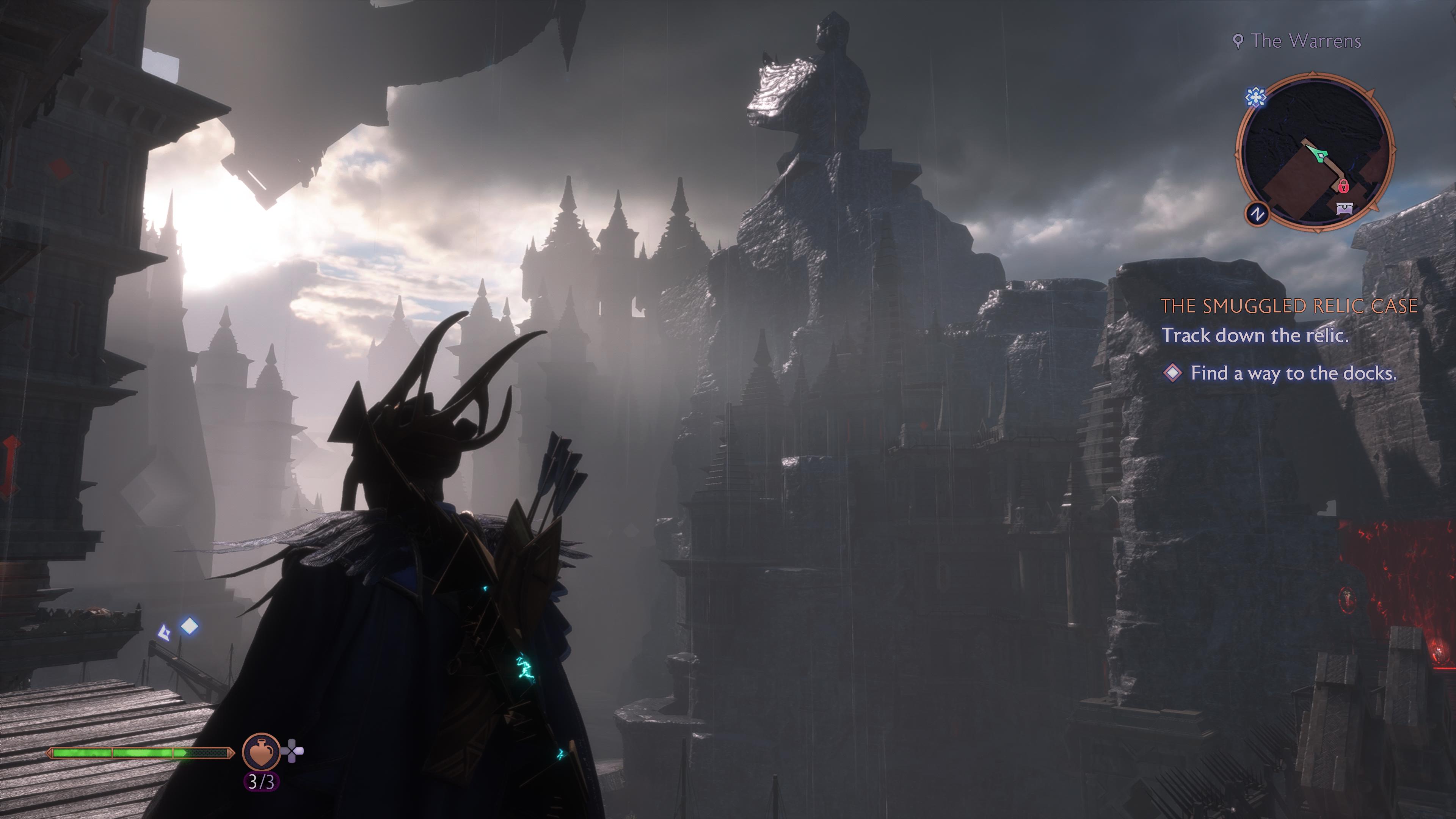Image resolution: width=1456 pixels, height=819 pixels.
Task: Click the red padlock marker on minimap
Action: 1343,185
